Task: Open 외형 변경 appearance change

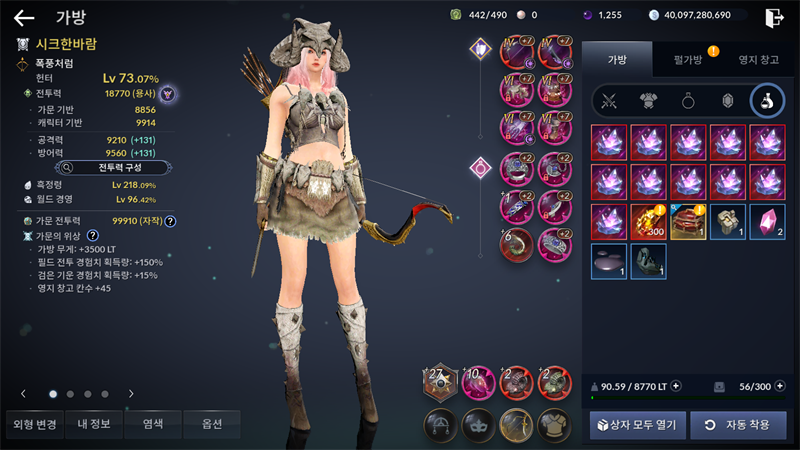Action: tap(35, 424)
